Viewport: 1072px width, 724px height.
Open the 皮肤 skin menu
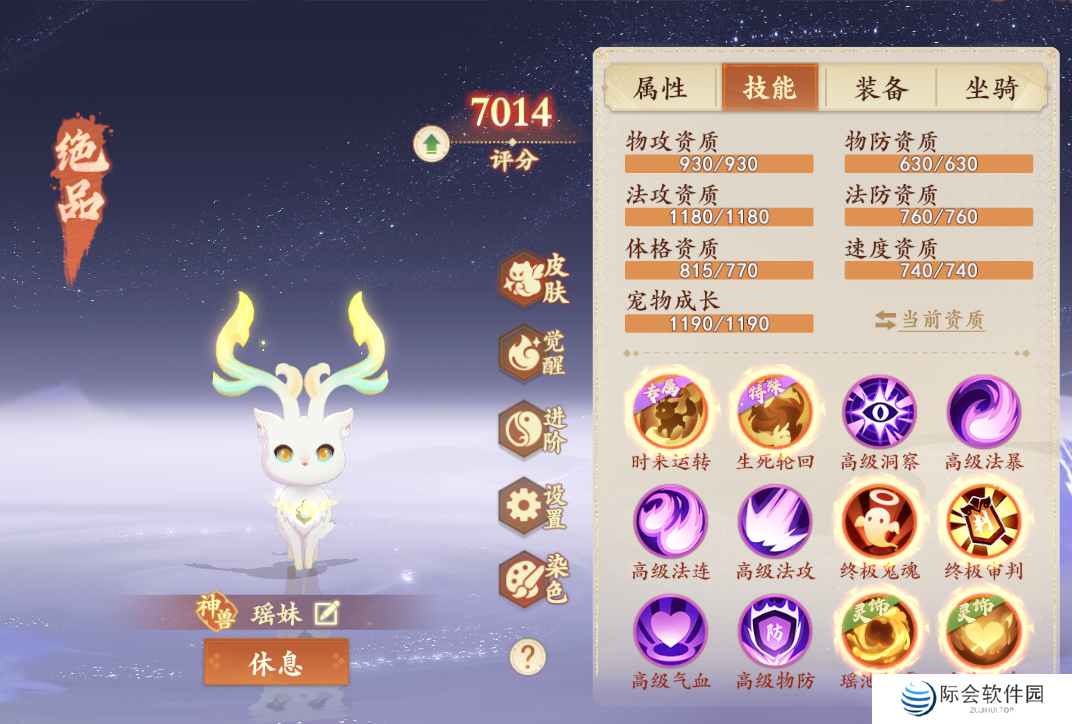[x=525, y=279]
